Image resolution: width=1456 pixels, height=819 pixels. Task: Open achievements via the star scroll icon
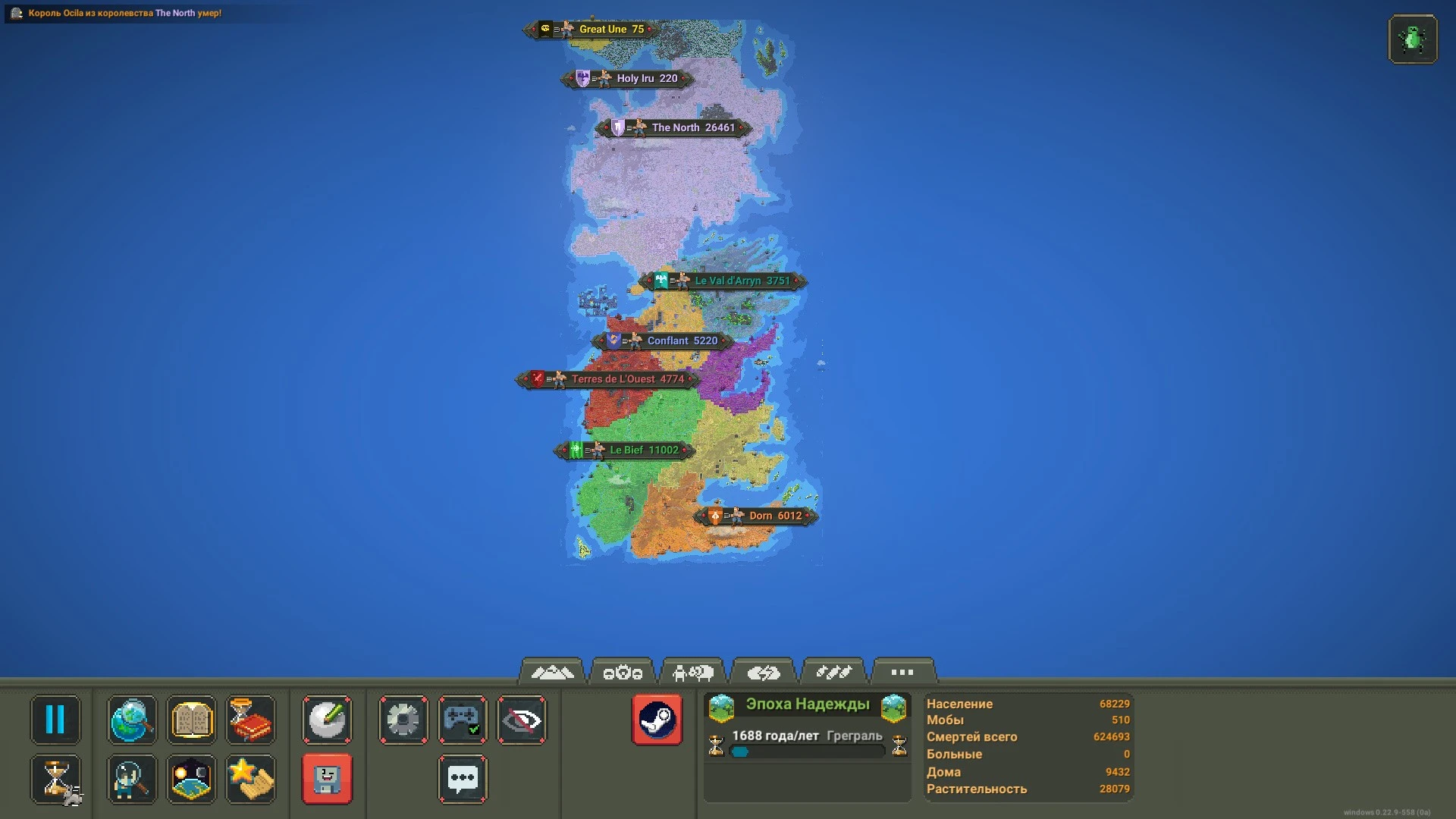[251, 779]
